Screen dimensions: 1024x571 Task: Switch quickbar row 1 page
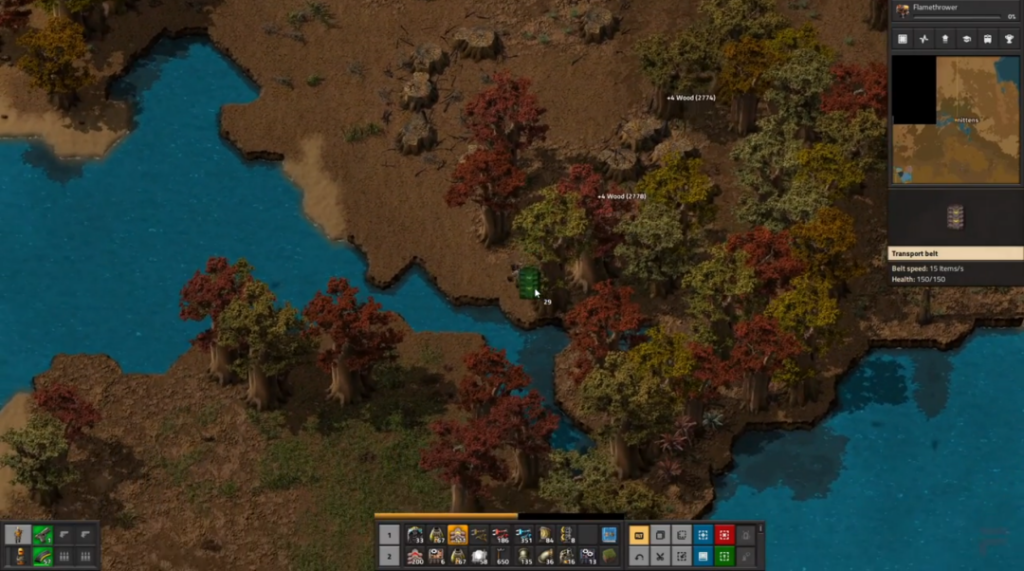391,535
